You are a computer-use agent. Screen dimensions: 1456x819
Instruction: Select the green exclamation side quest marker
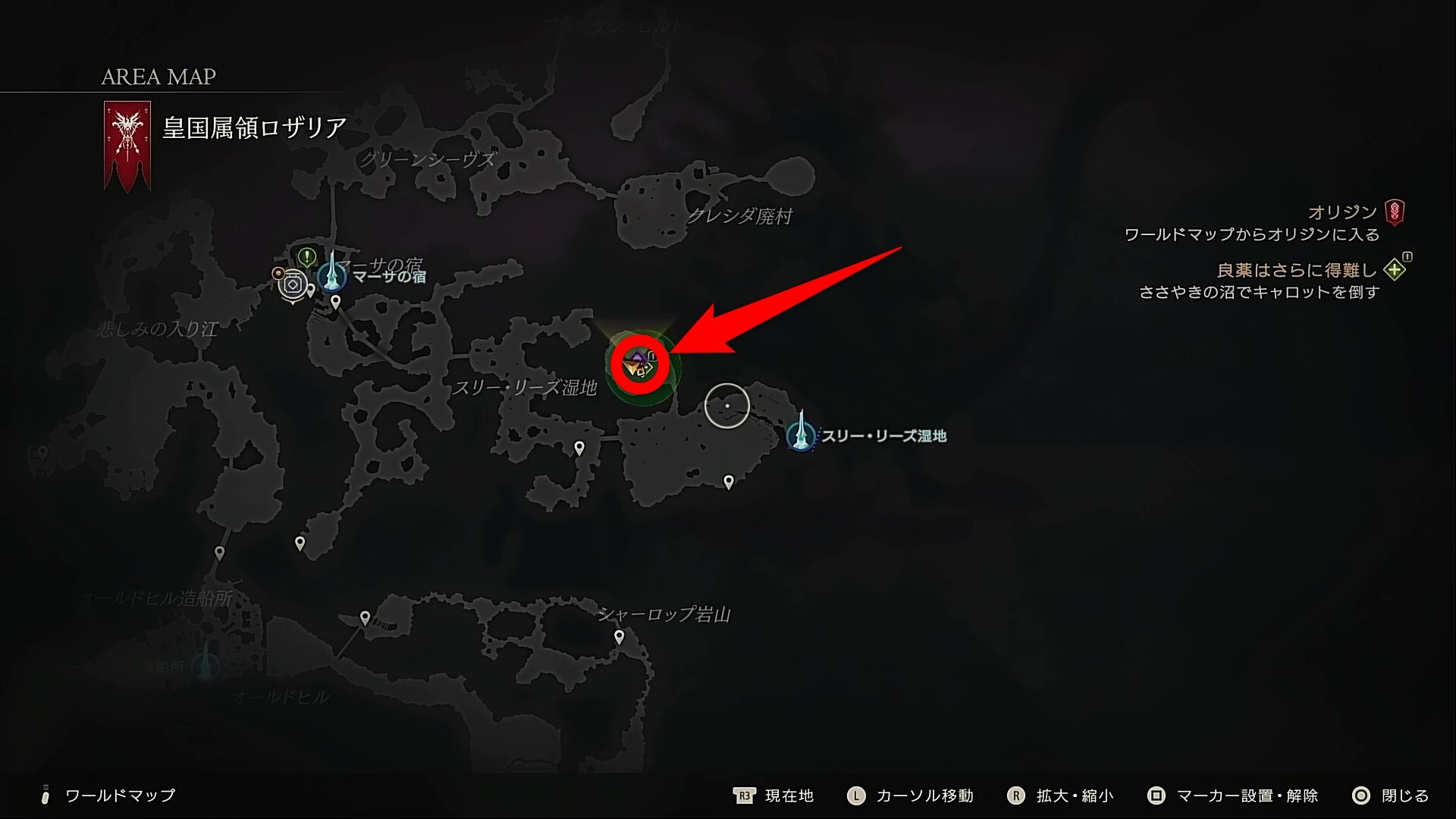[306, 257]
